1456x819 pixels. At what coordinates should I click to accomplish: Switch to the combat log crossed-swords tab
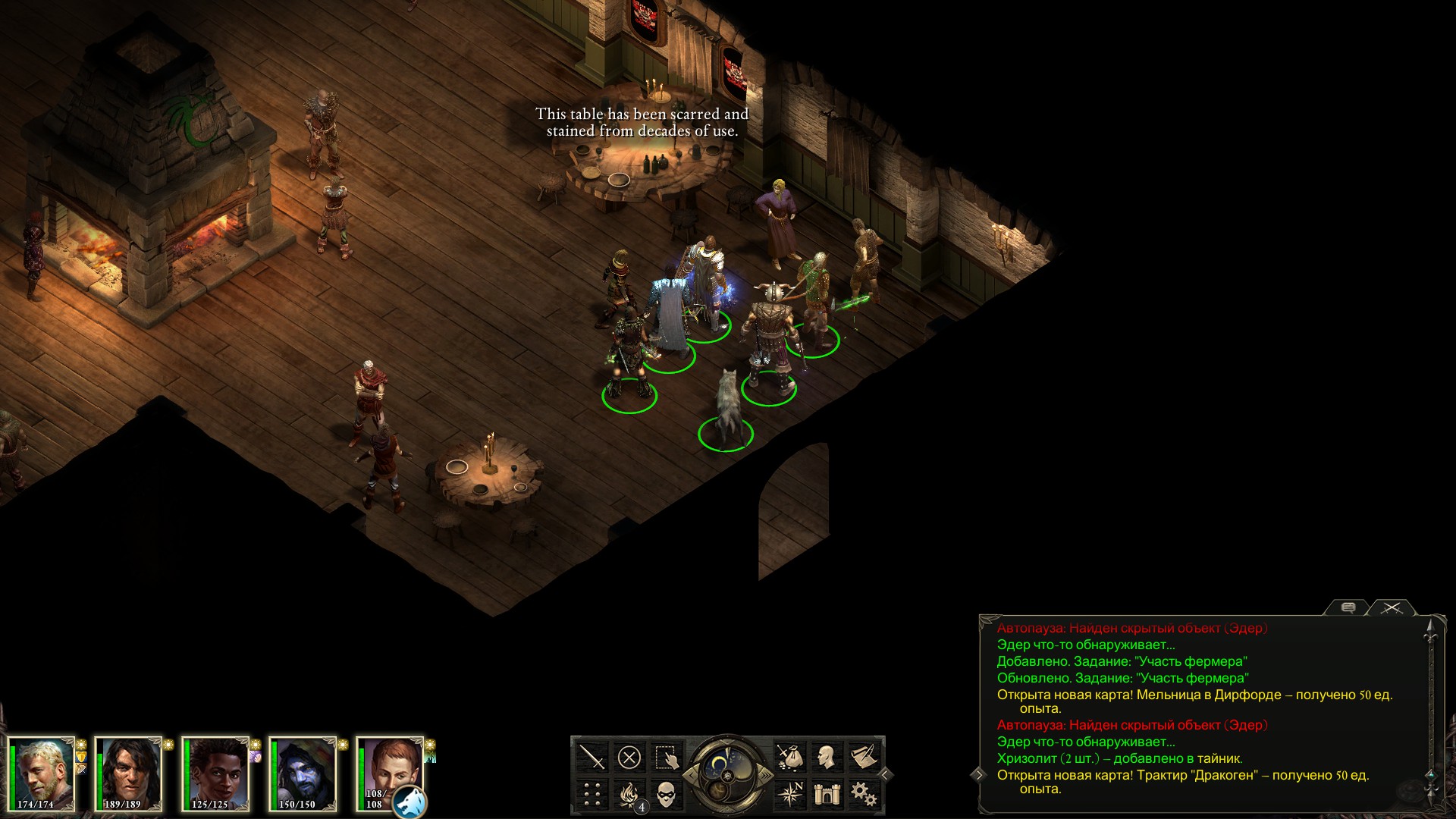point(1392,608)
